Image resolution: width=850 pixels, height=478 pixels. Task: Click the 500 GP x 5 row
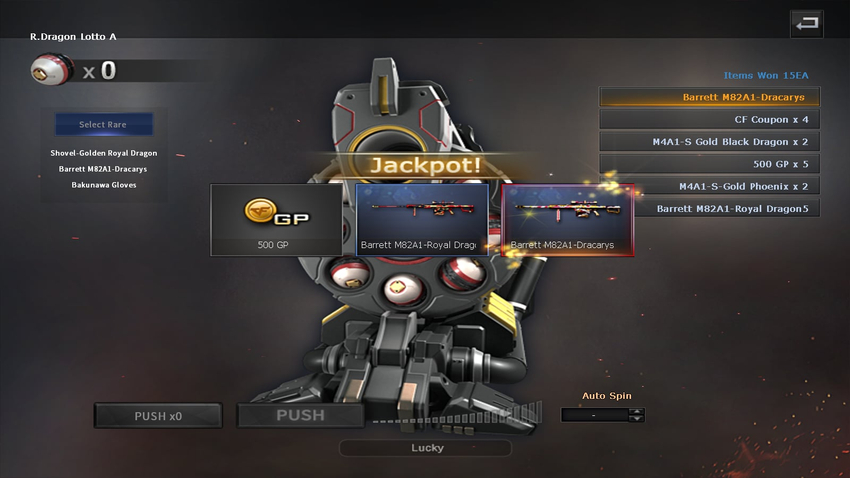tap(709, 164)
